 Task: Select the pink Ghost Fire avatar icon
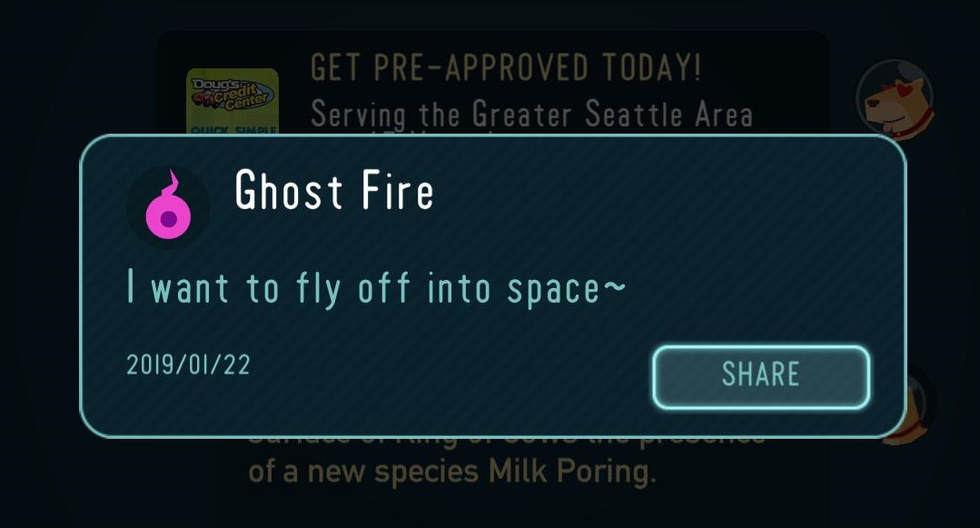tap(167, 206)
